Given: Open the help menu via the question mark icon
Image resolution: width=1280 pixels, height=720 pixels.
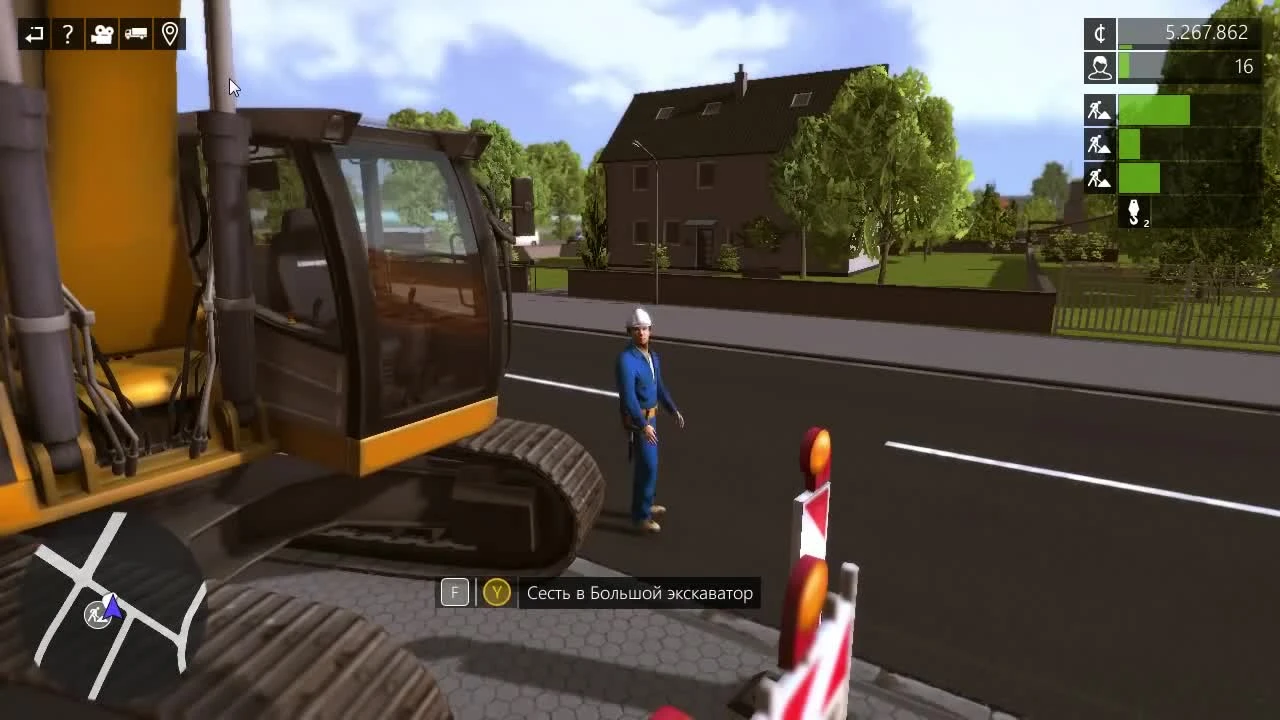Looking at the screenshot, I should point(67,34).
